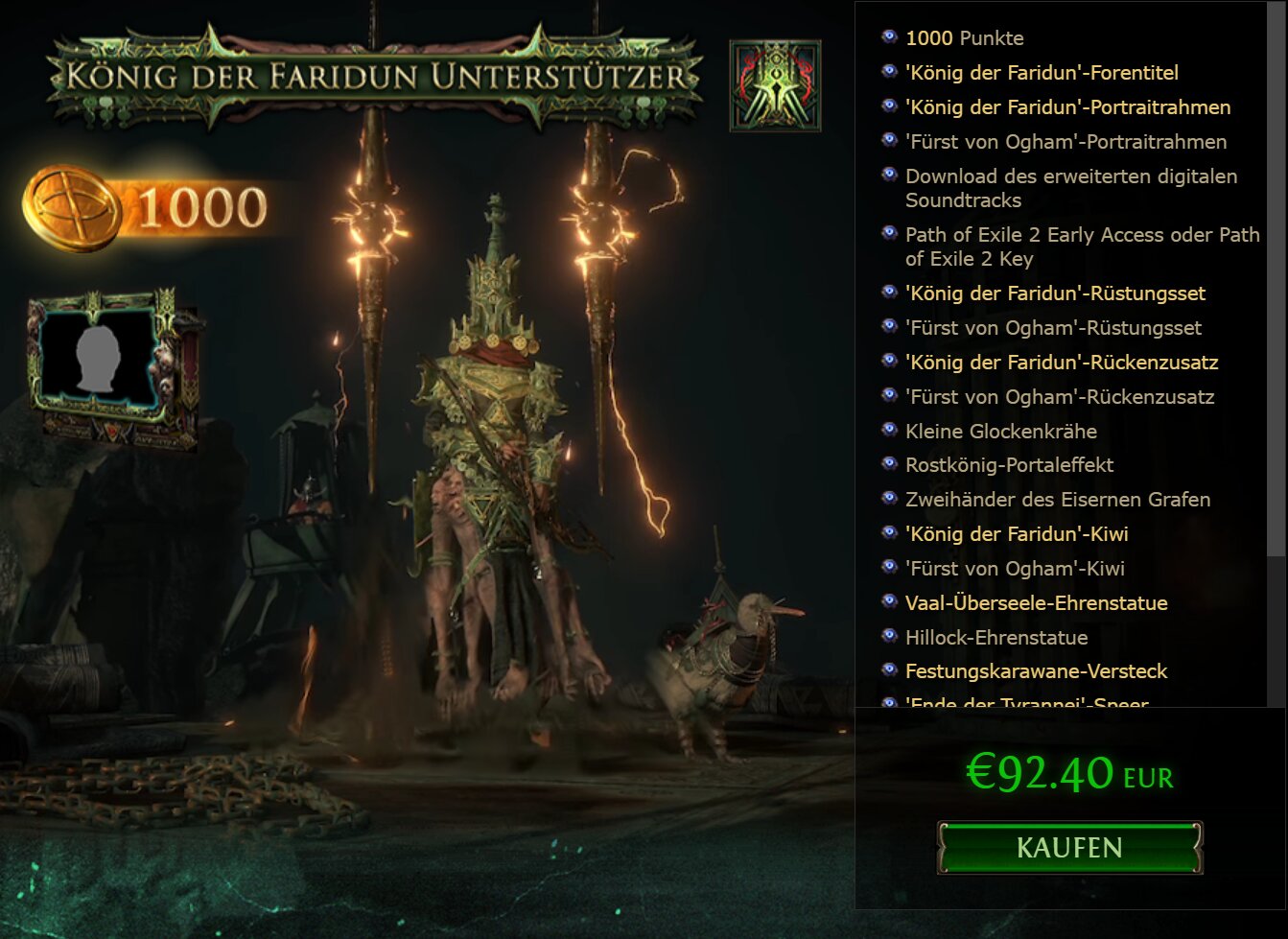Click the orb icon beside 'Kleine Glockenkrähe'
The width and height of the screenshot is (1288, 939).
887,431
